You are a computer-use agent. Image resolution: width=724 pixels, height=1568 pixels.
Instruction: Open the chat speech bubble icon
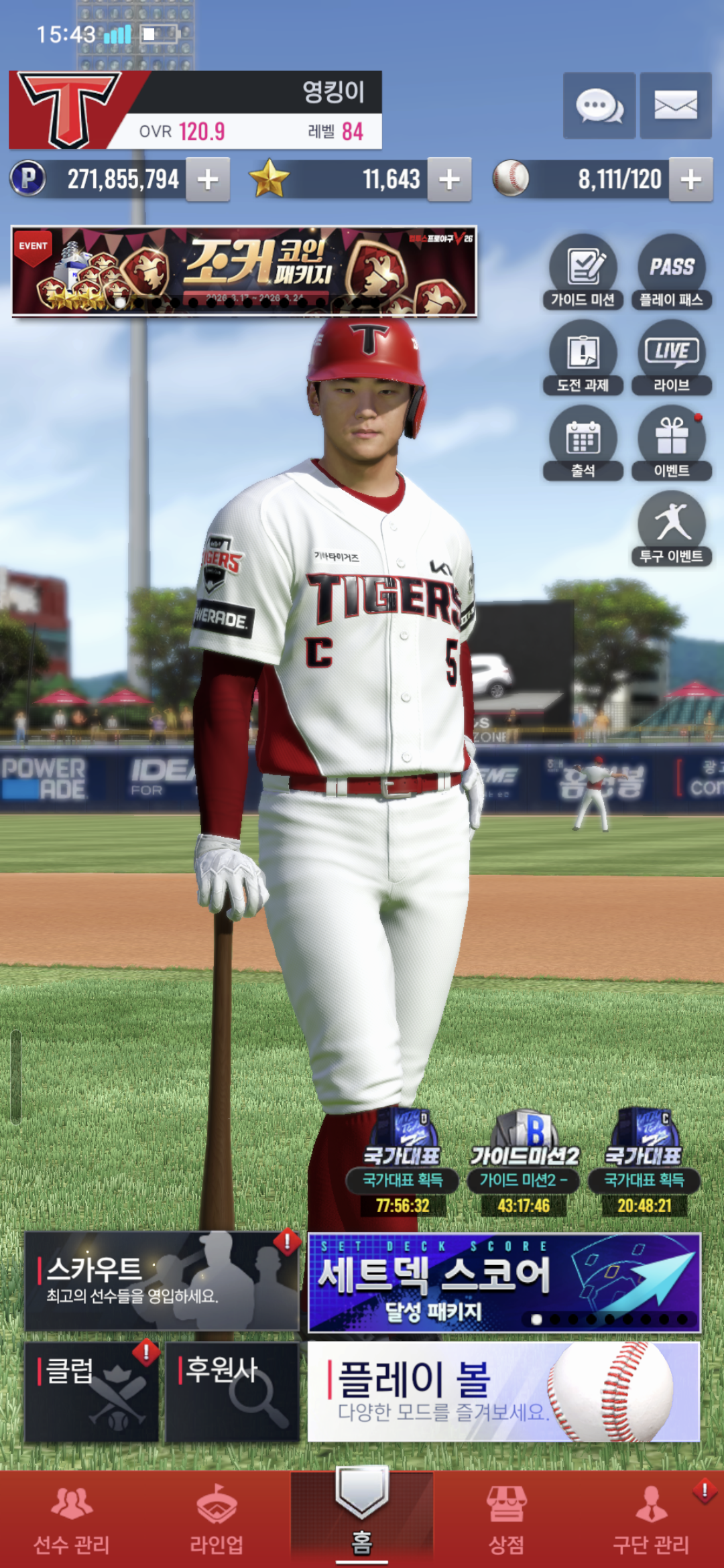599,106
